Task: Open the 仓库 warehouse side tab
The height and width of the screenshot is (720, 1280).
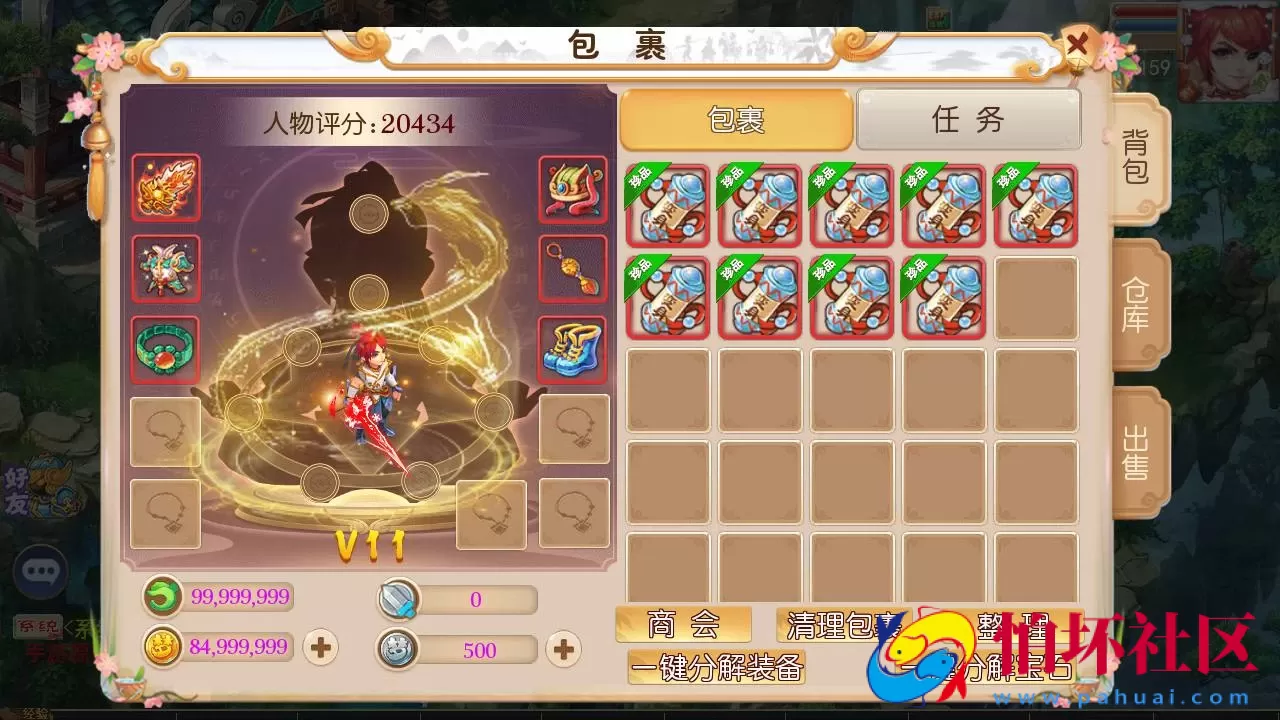Action: point(1139,301)
